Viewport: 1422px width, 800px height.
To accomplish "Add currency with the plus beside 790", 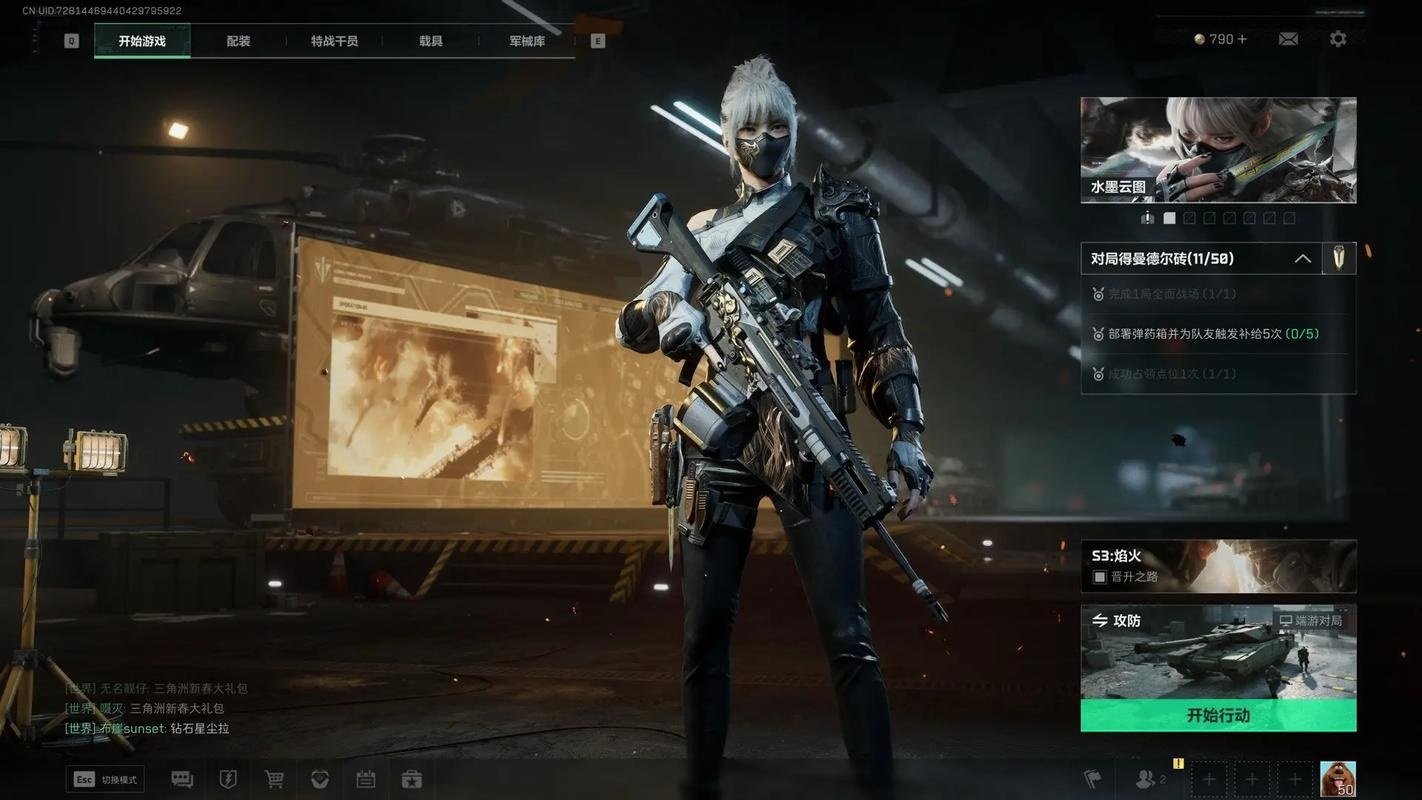I will pyautogui.click(x=1243, y=39).
